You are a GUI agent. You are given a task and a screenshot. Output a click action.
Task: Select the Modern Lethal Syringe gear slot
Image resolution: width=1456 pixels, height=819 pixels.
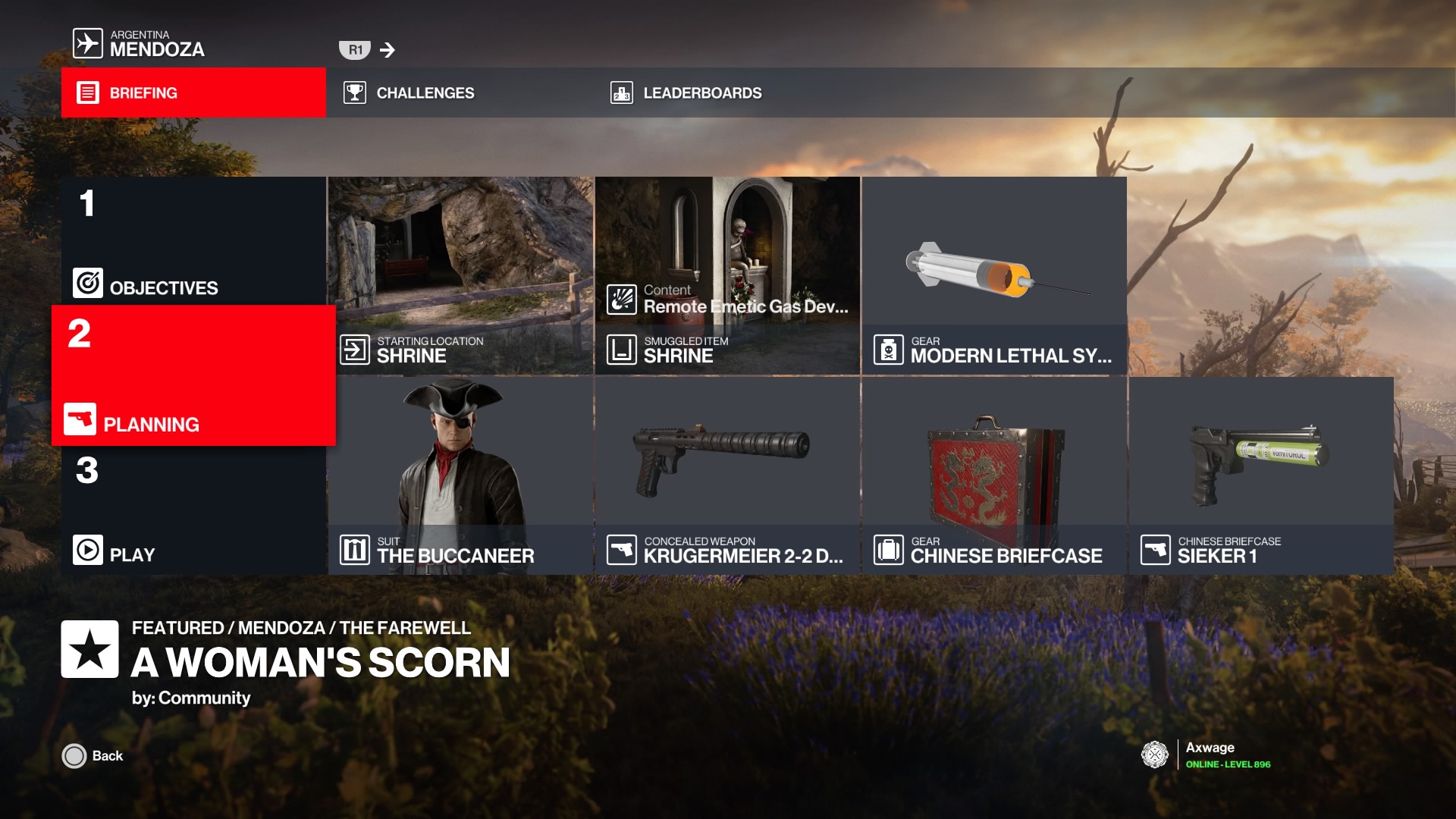994,275
